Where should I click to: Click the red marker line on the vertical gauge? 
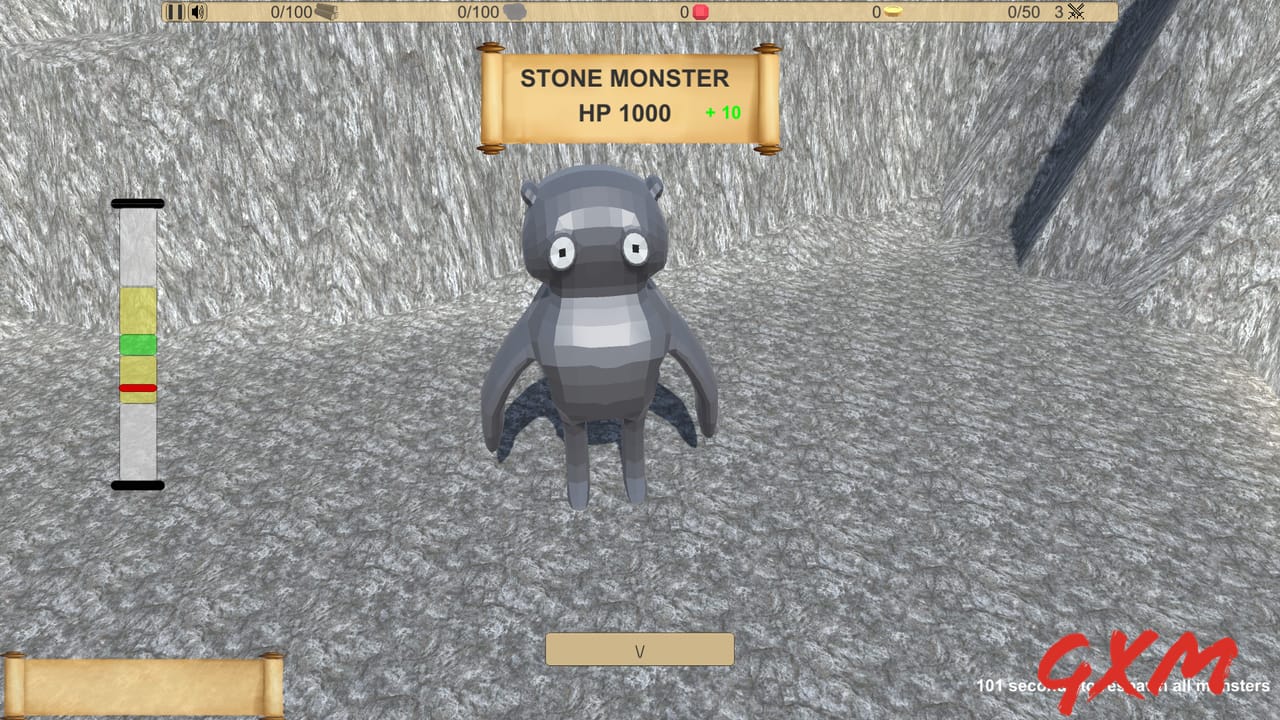pyautogui.click(x=137, y=388)
